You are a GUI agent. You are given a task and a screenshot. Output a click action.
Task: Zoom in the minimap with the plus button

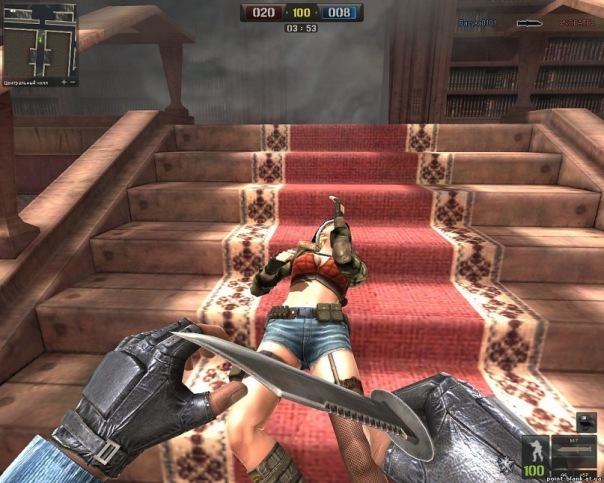pyautogui.click(x=64, y=81)
